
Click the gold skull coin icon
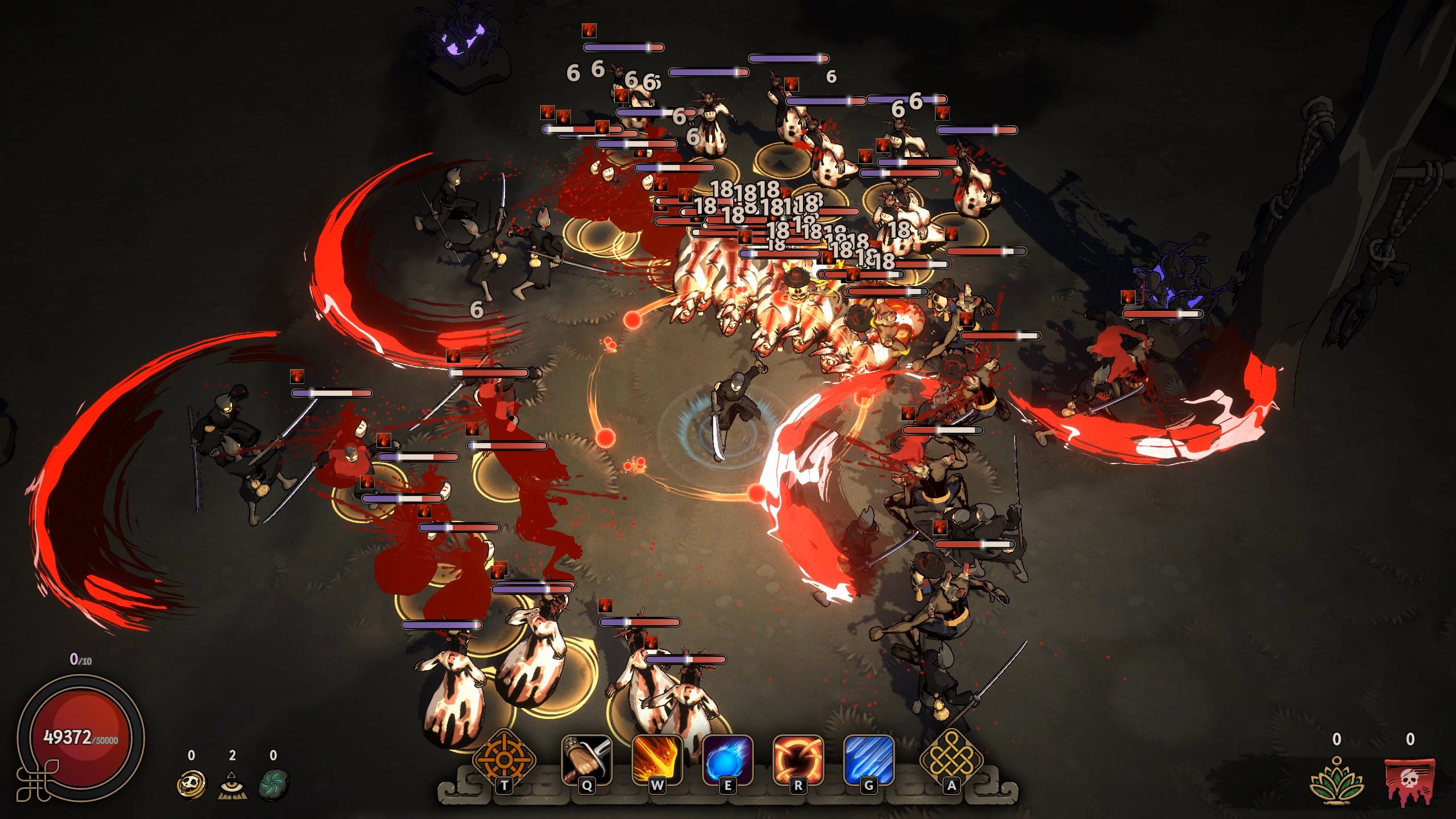tap(191, 784)
